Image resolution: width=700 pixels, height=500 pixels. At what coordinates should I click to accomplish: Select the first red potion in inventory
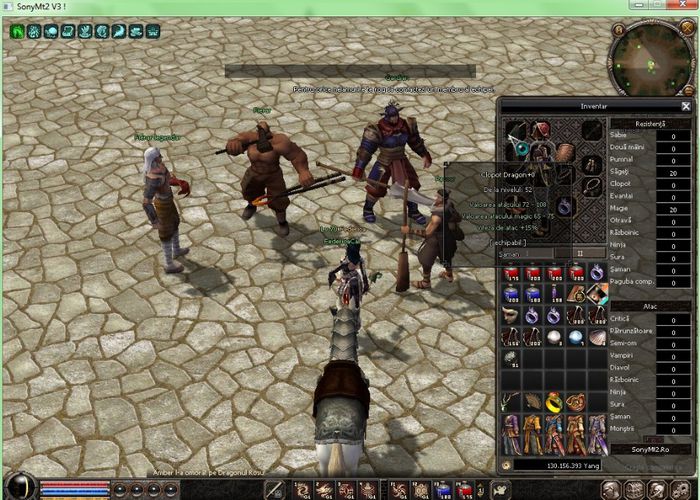(510, 272)
